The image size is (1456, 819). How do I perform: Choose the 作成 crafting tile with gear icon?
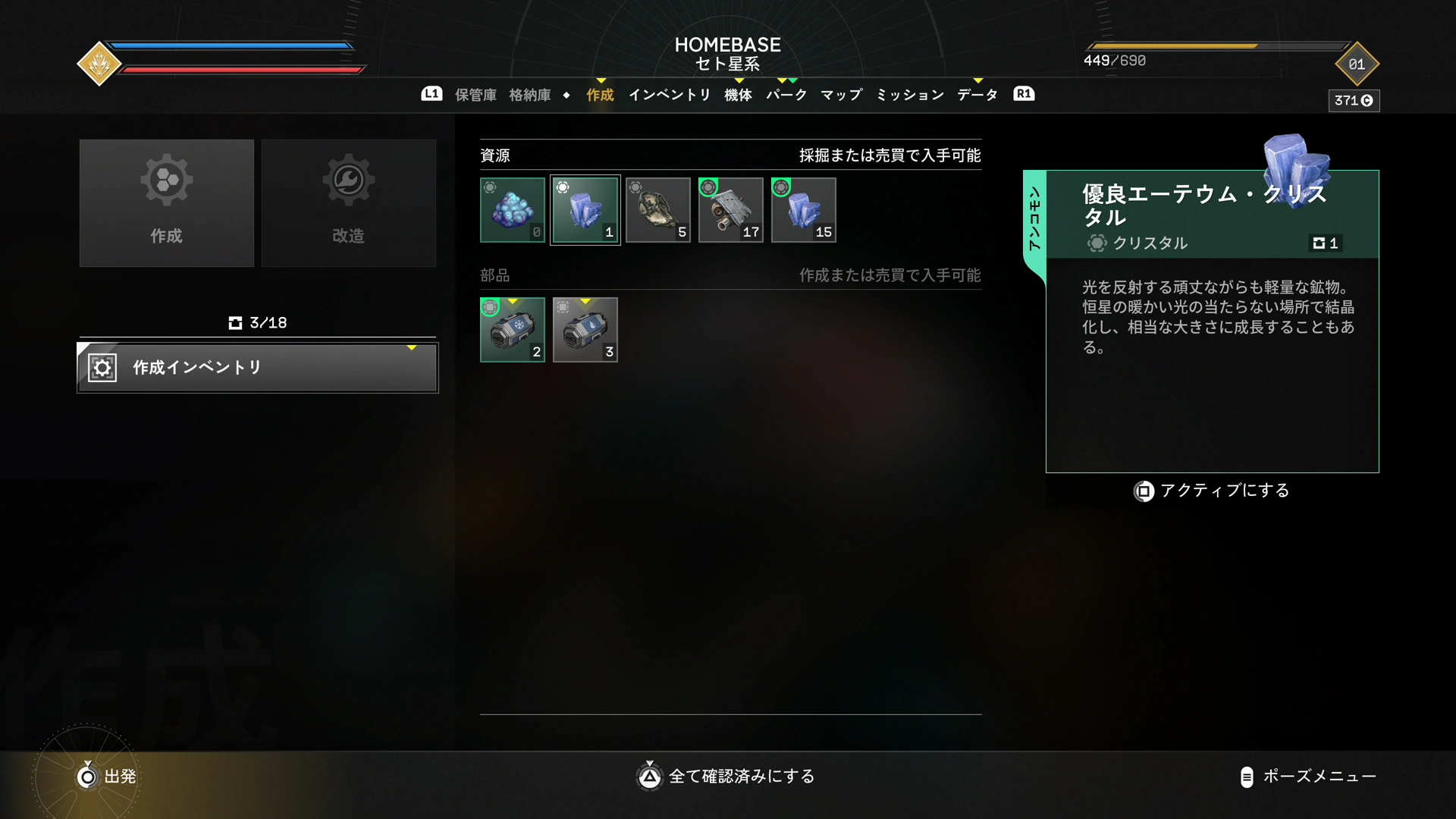point(167,202)
